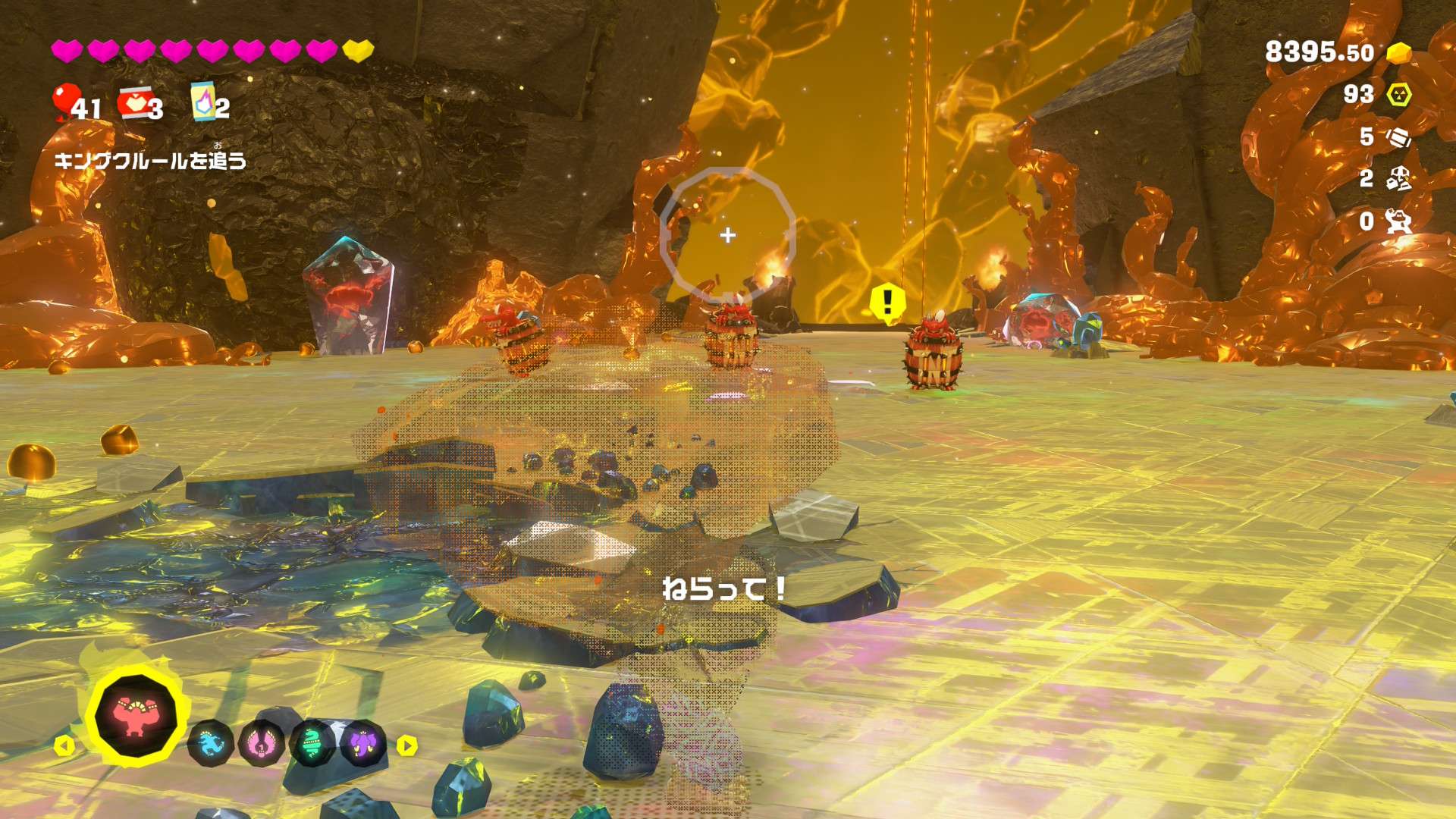Open the キングクルールを追う objective tracker
This screenshot has height=819, width=1456.
(x=150, y=160)
